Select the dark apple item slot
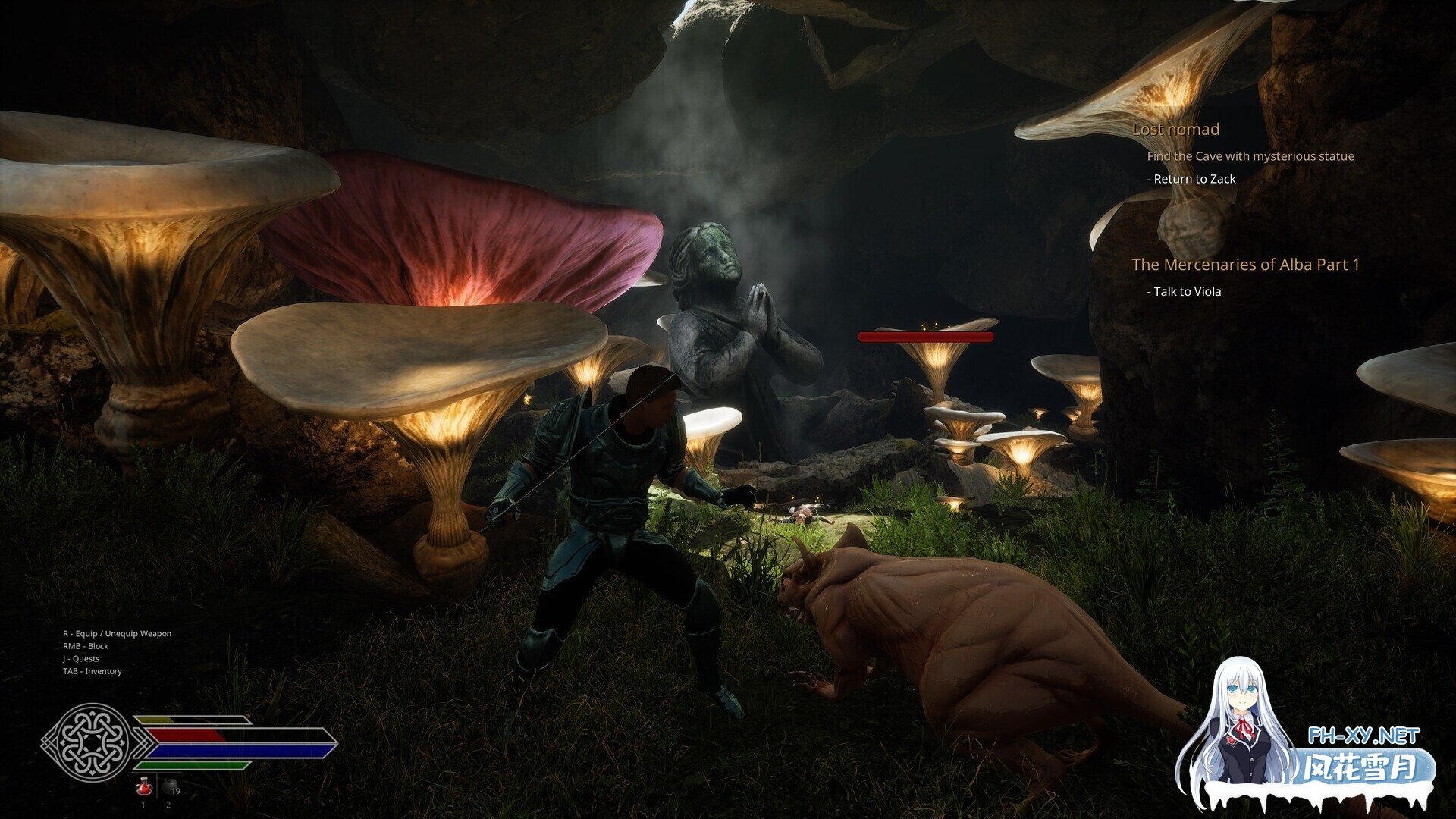This screenshot has width=1456, height=819. pyautogui.click(x=169, y=787)
